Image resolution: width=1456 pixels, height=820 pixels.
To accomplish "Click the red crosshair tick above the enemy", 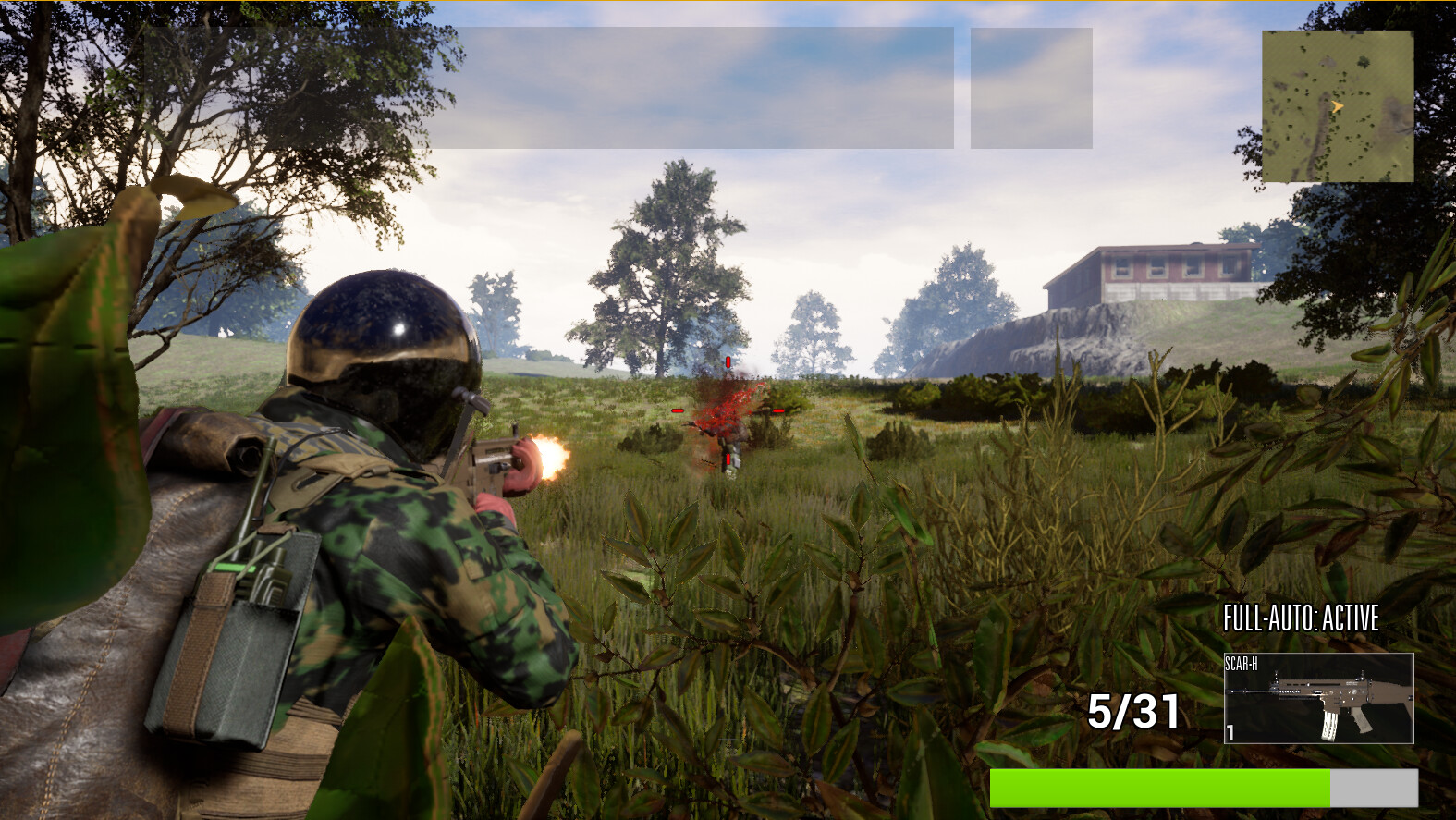I will [x=728, y=361].
